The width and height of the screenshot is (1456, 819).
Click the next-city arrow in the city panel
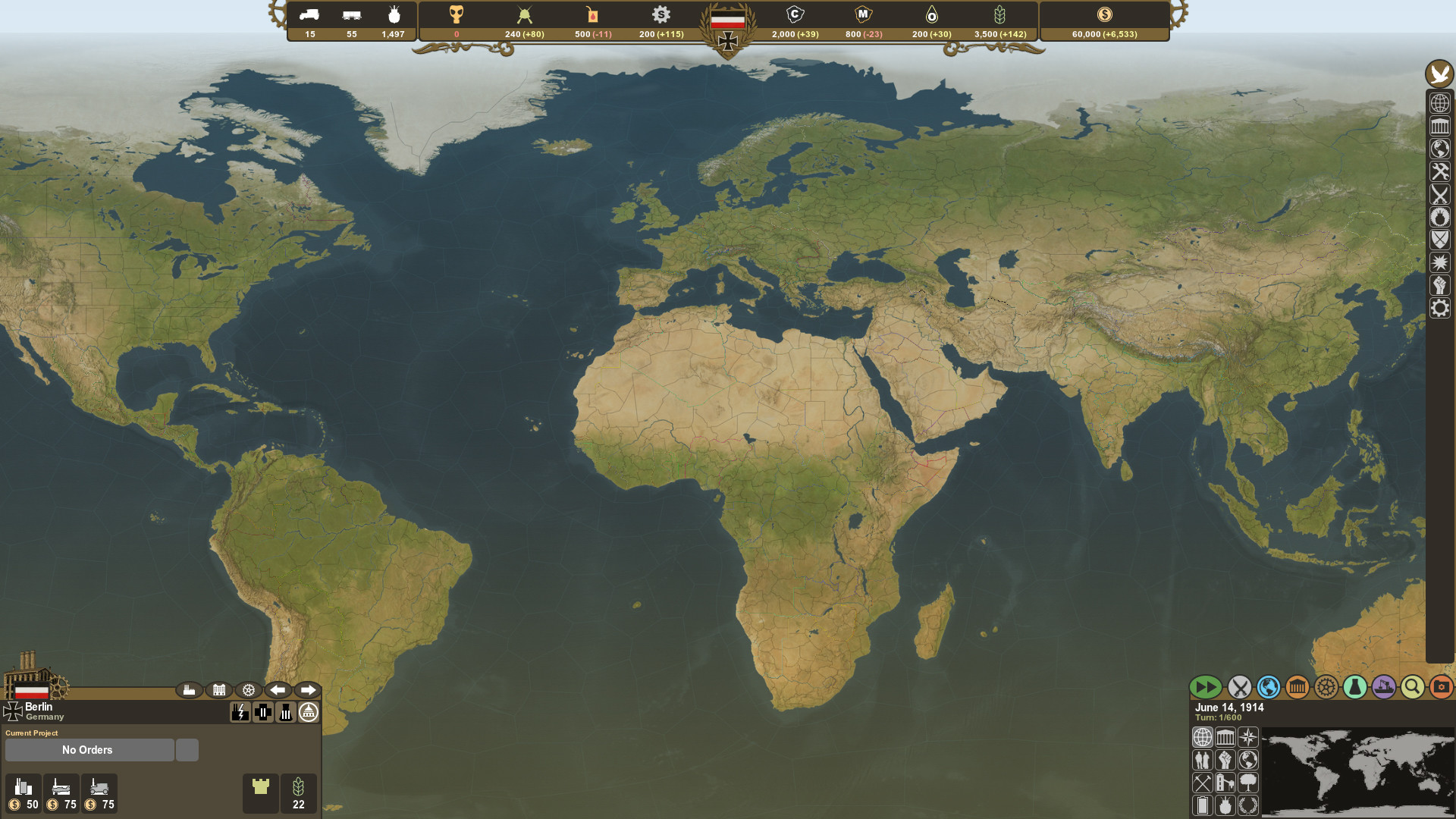pos(309,690)
